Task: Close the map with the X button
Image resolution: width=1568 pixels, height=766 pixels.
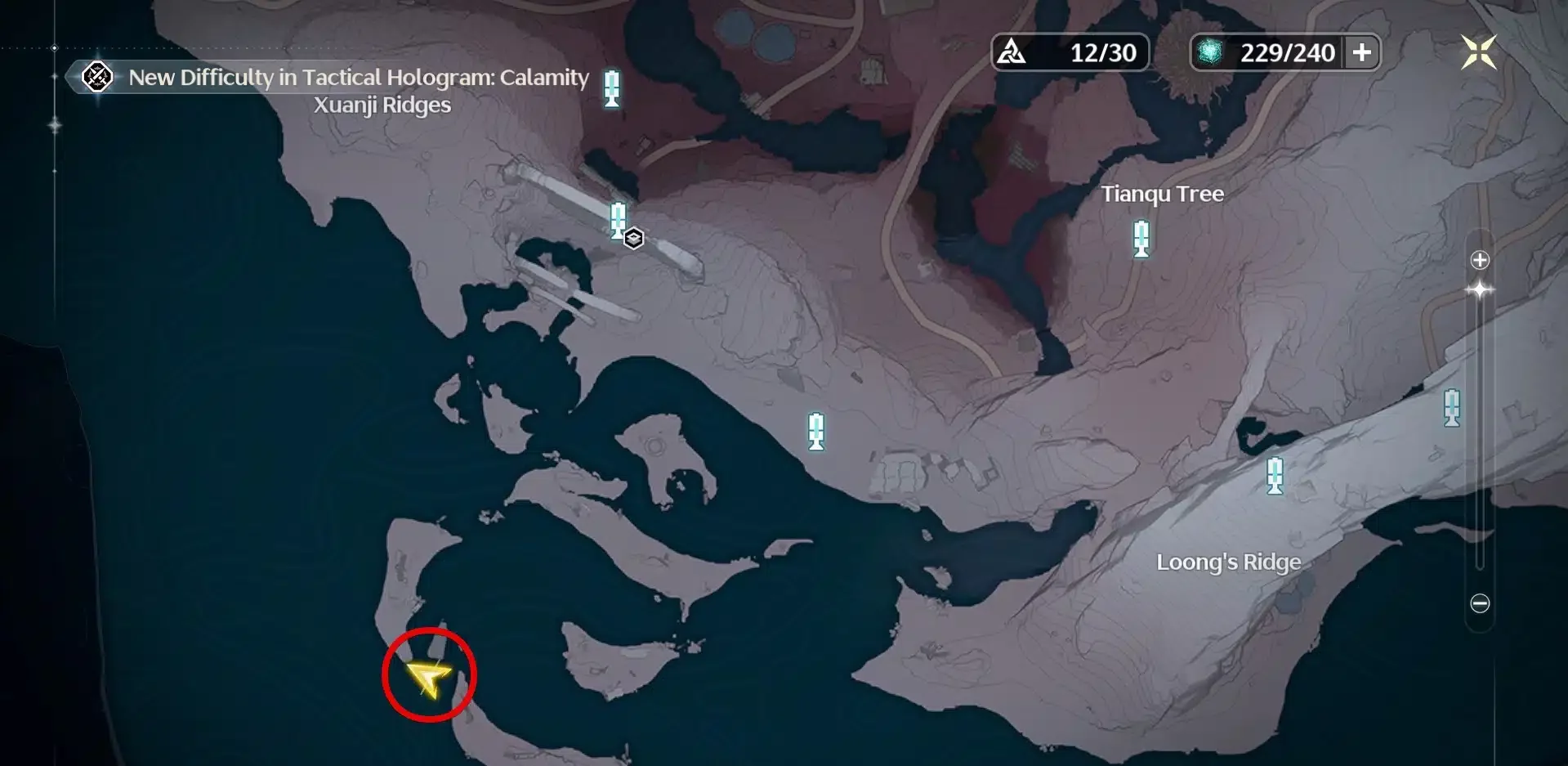Action: 1478,53
